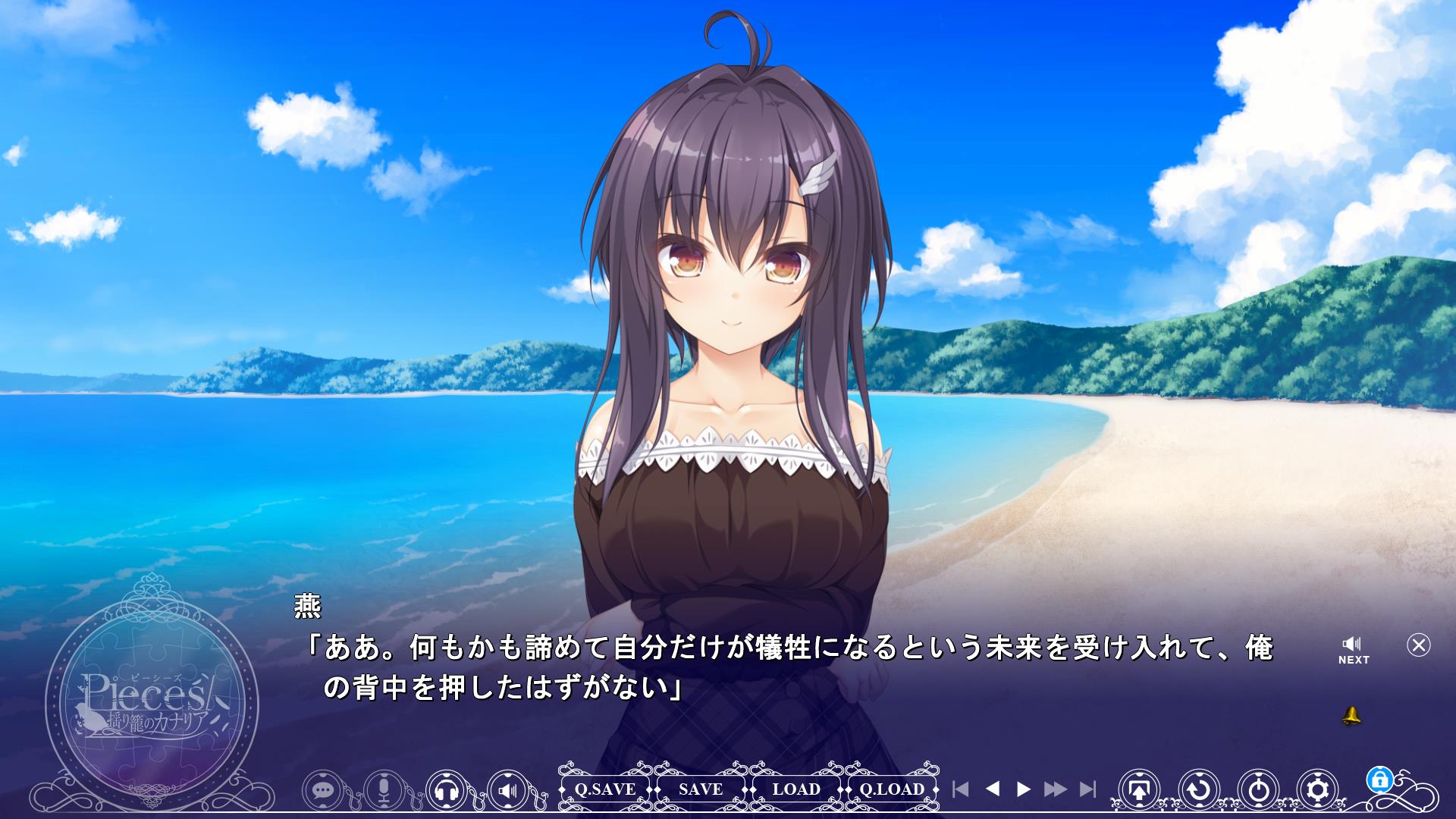Toggle the blue padlock toolbar lock

coord(1379,779)
